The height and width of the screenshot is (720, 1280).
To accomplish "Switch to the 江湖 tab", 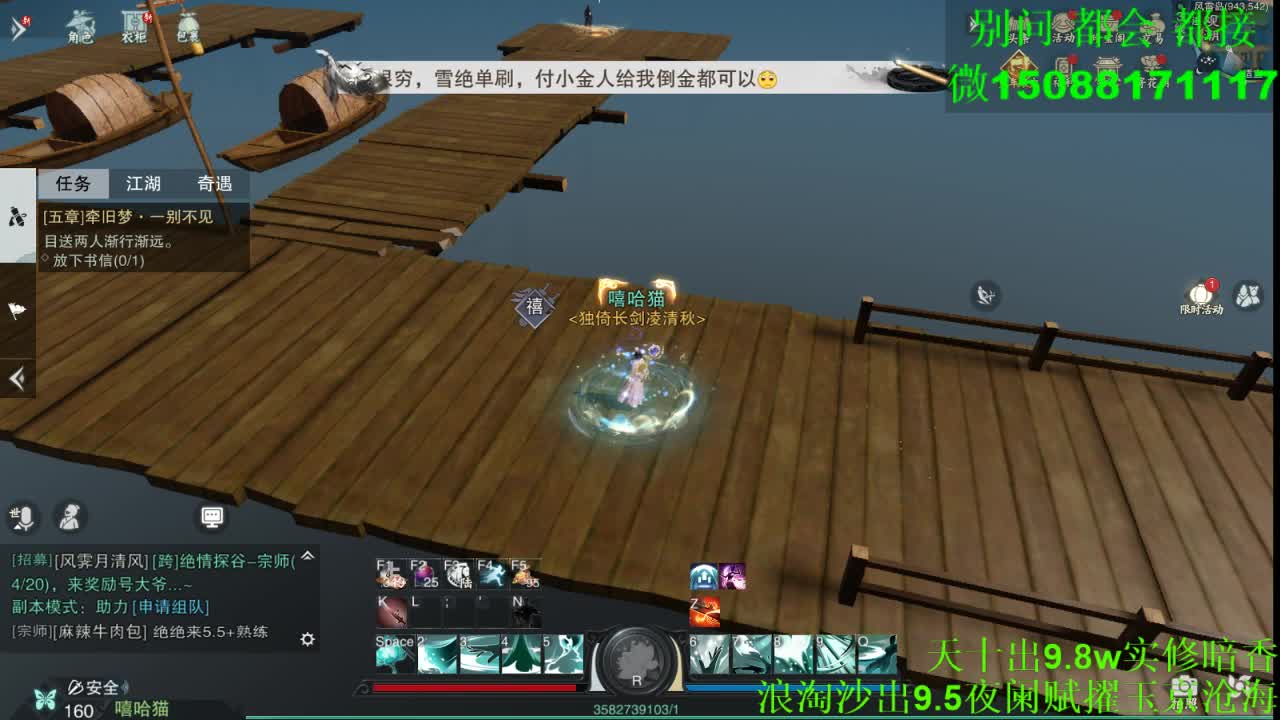I will (141, 184).
